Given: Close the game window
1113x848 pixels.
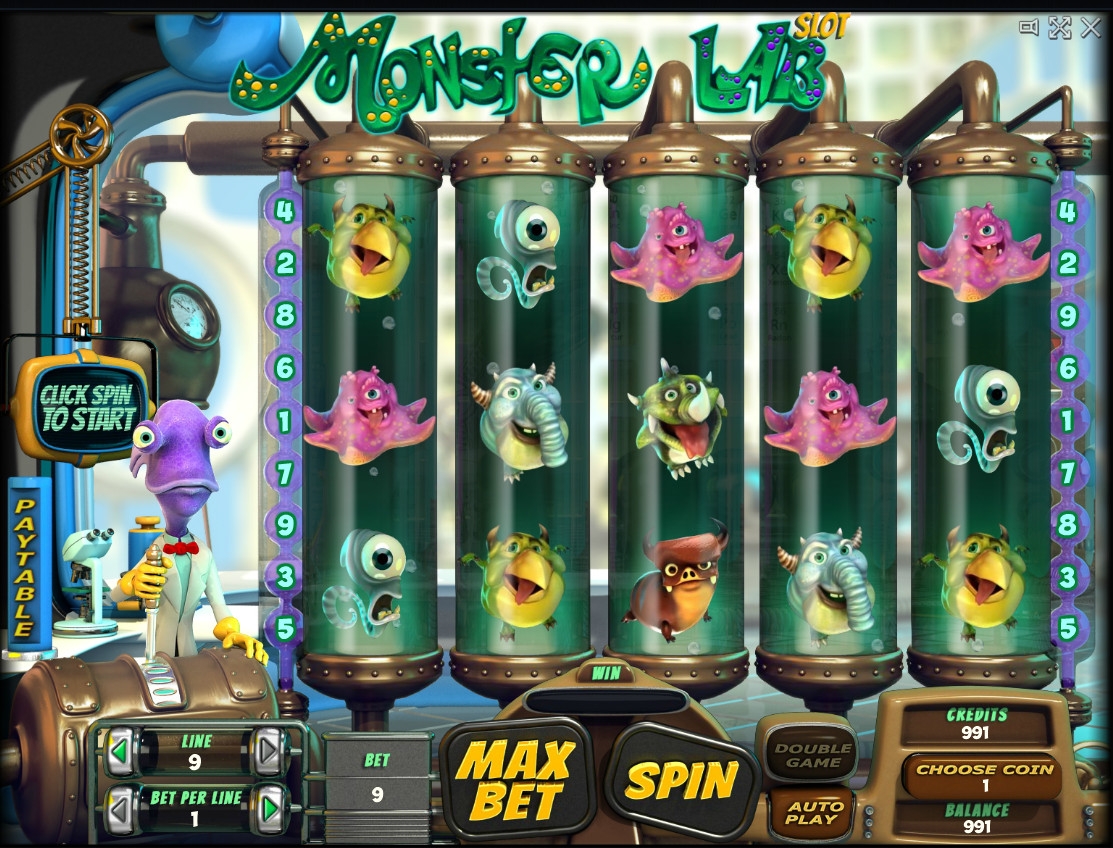Looking at the screenshot, I should tap(1090, 27).
